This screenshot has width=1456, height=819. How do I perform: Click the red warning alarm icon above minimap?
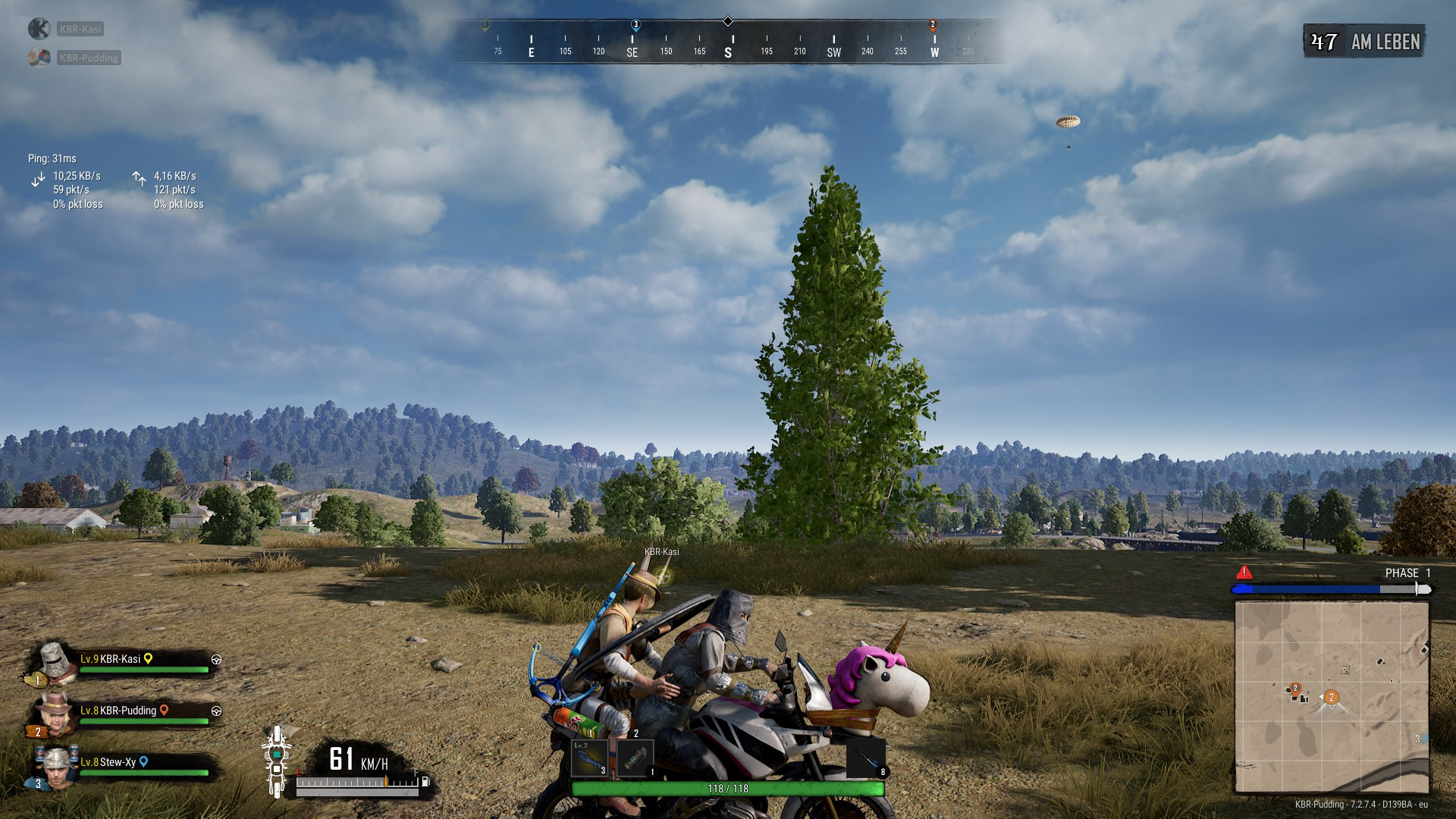(x=1244, y=573)
